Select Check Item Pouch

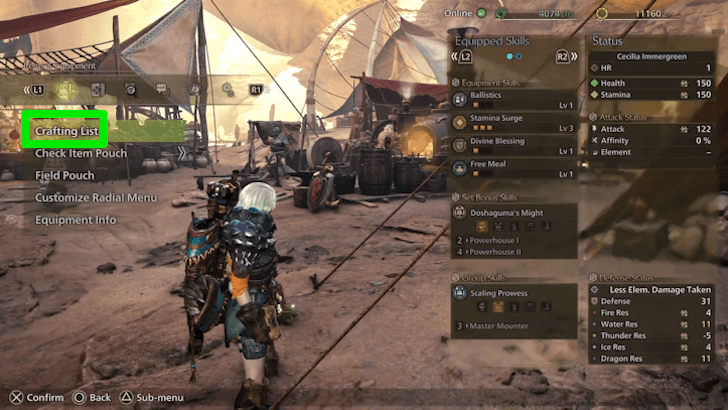tap(81, 153)
